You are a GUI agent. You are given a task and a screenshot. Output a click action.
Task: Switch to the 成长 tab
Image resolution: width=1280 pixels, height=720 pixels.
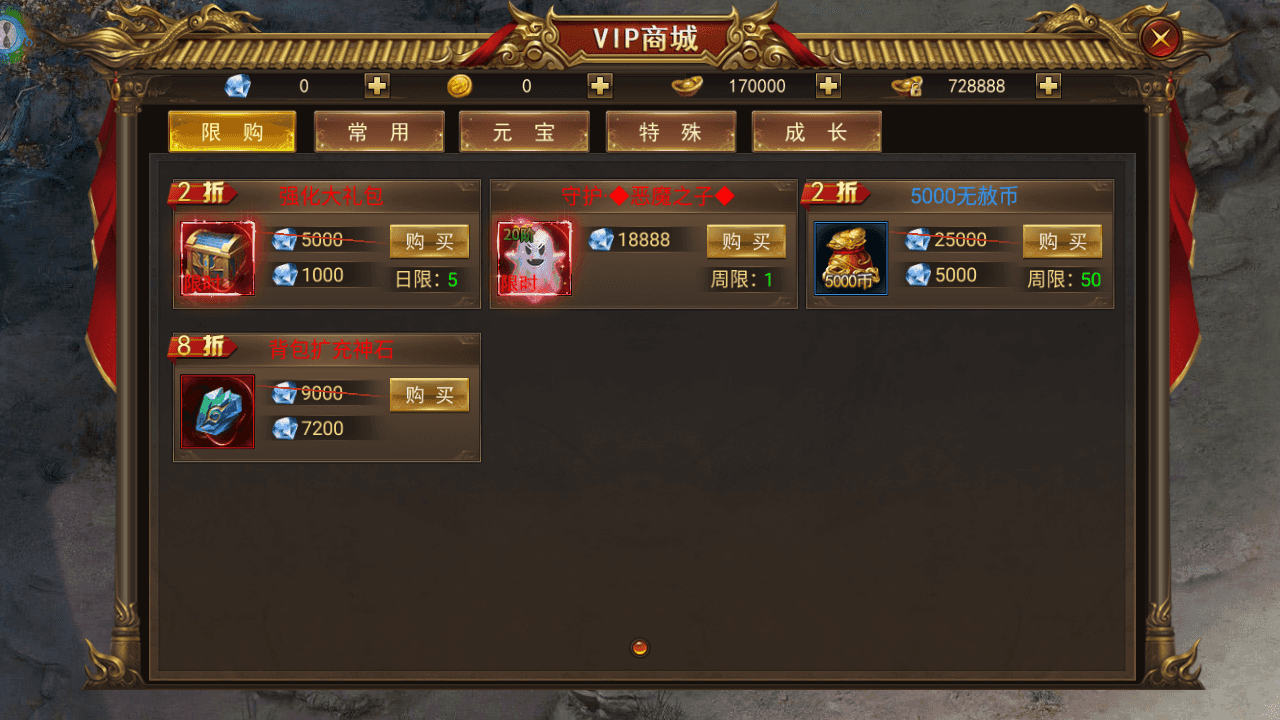tap(817, 131)
